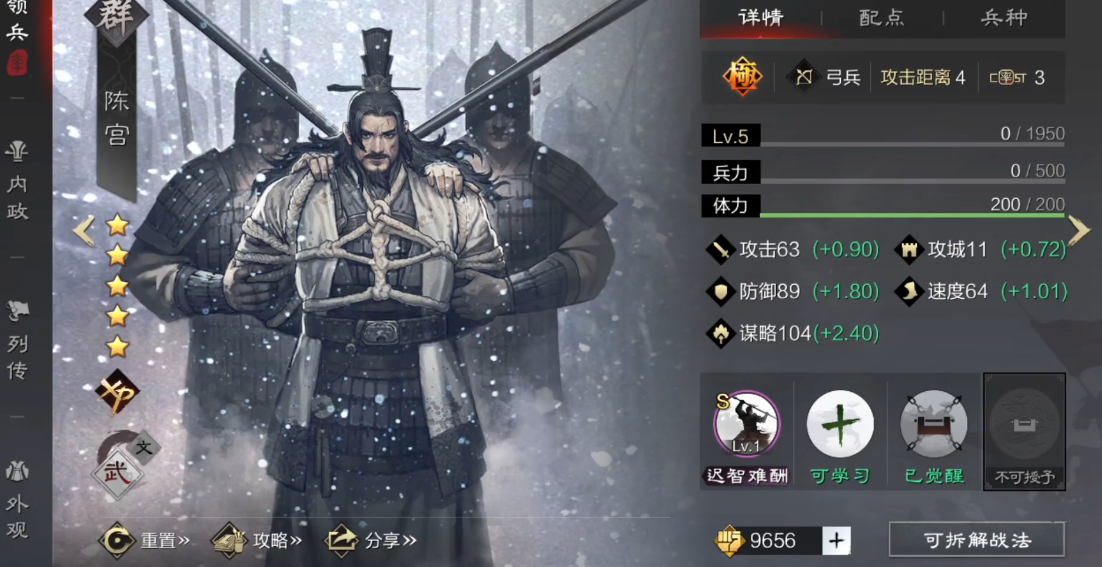Share this general with 分享
Screen dimensions: 1102x567
pyautogui.click(x=371, y=541)
